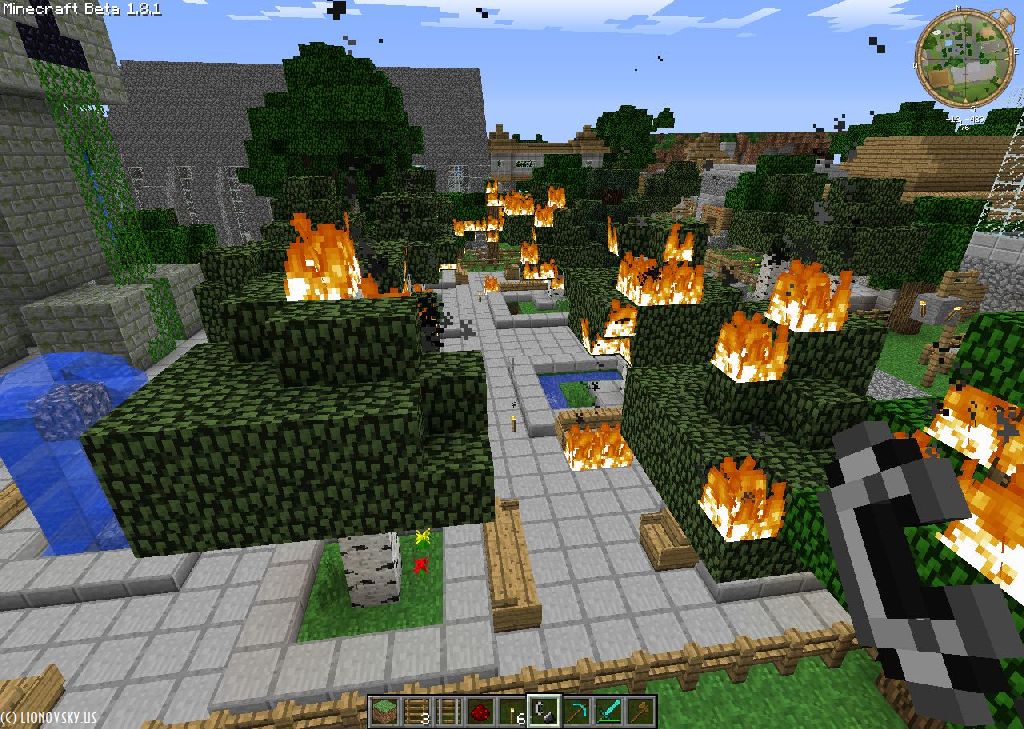Select the torch stack of 6
The height and width of the screenshot is (729, 1024).
512,712
